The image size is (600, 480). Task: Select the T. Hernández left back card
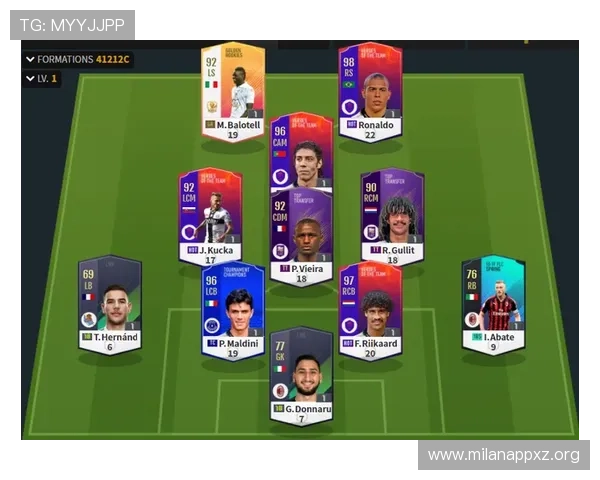pyautogui.click(x=109, y=305)
